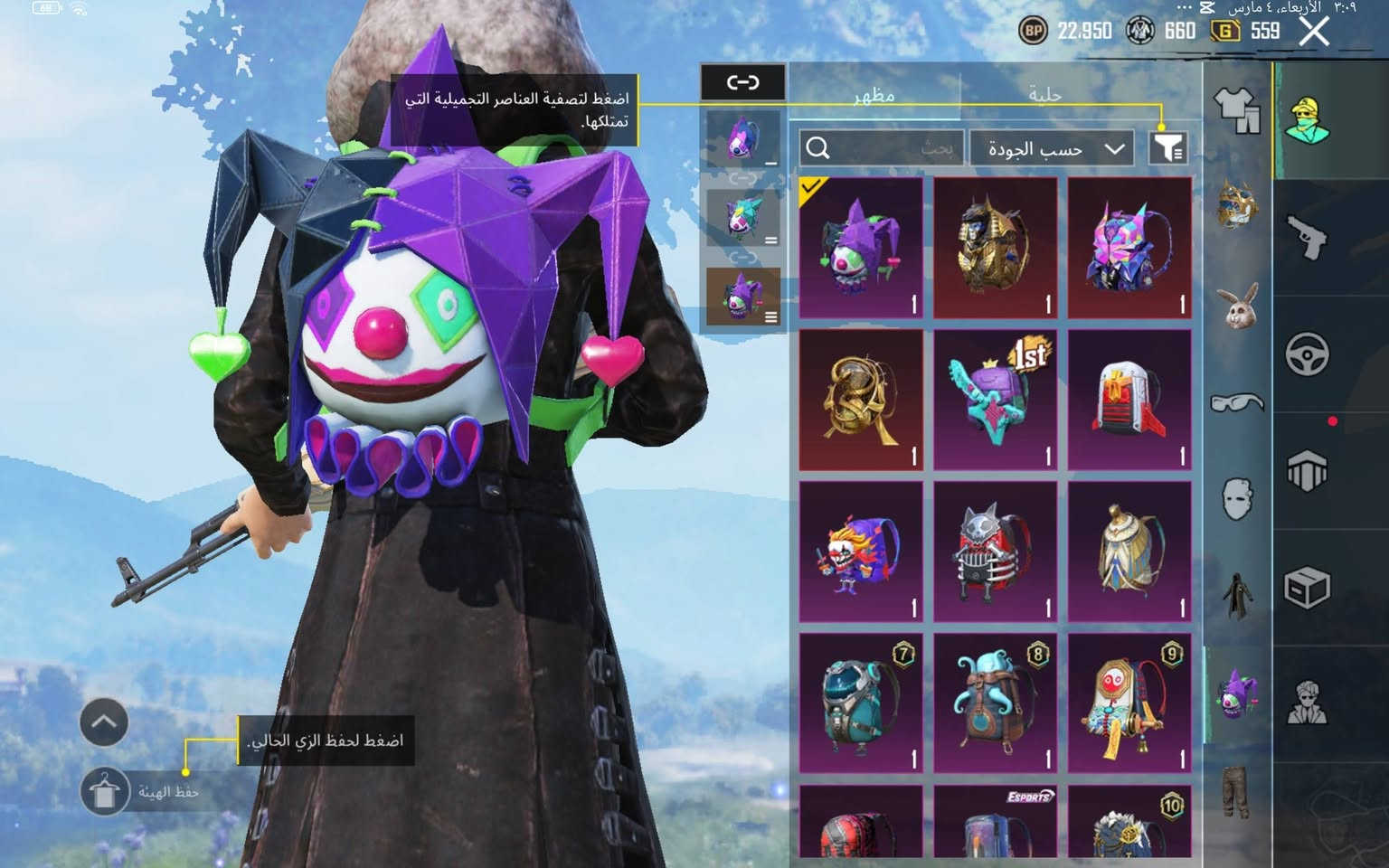This screenshot has height=868, width=1389.
Task: Toggle the owned items filter funnel
Action: tap(1167, 147)
